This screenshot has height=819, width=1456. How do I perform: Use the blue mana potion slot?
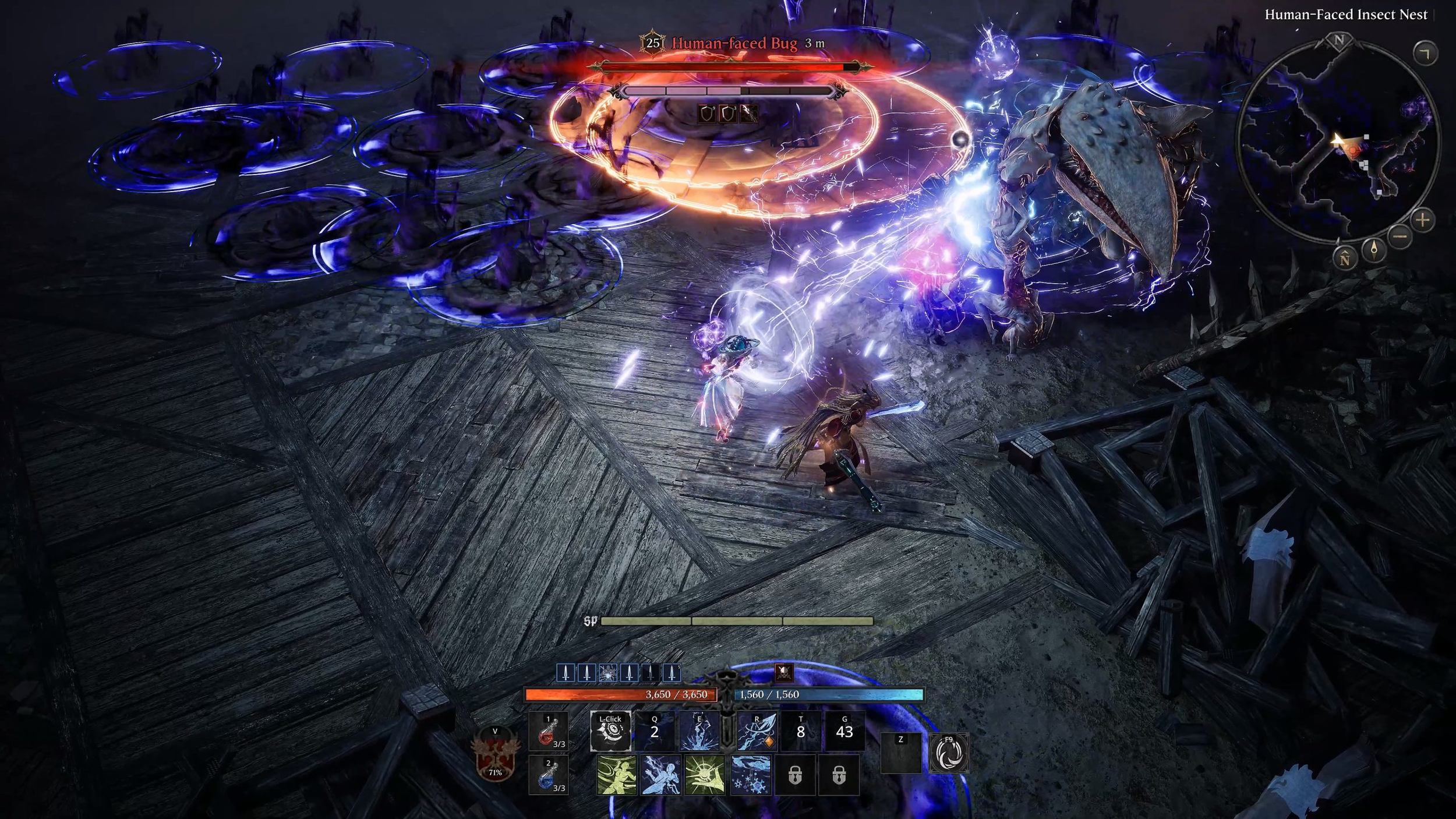pos(548,776)
